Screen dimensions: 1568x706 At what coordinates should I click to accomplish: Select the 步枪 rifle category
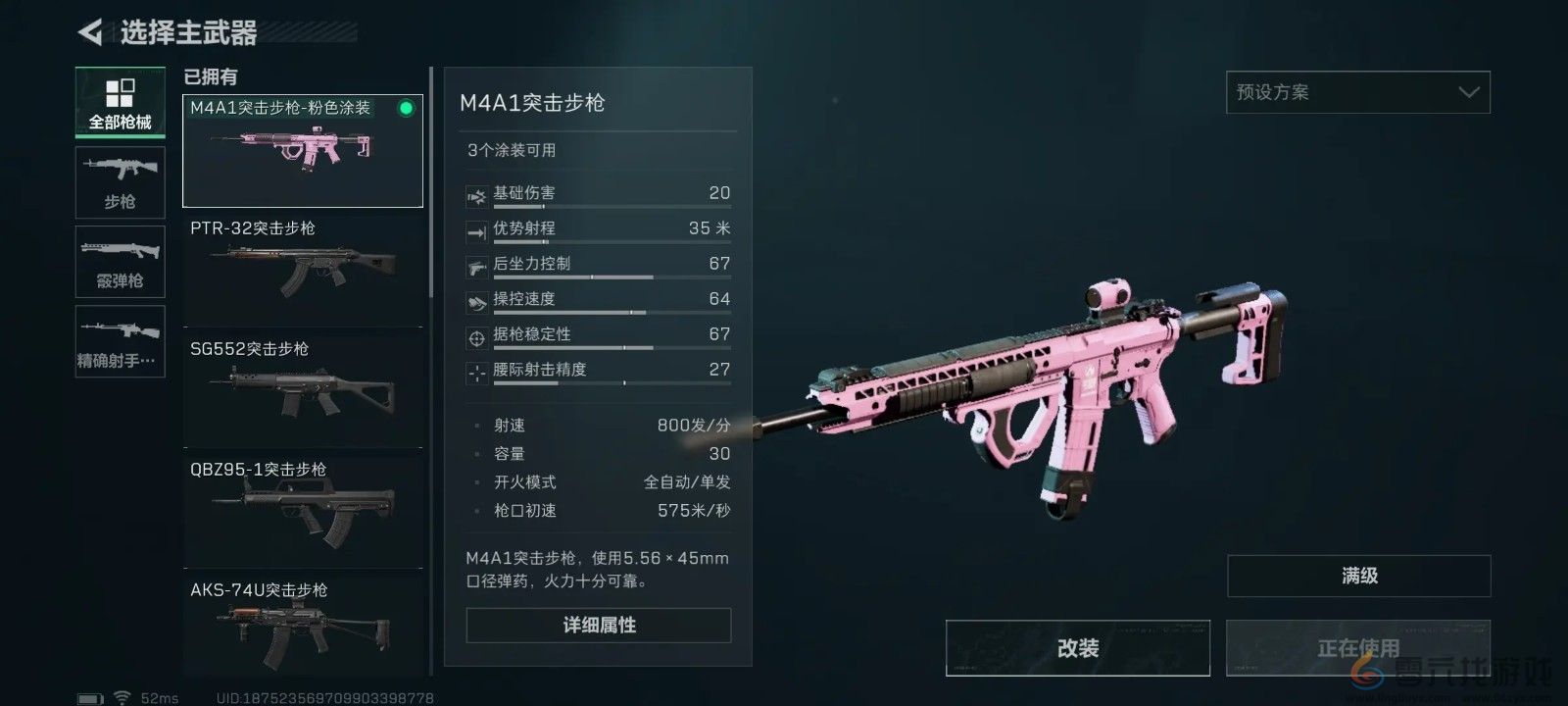pos(120,182)
